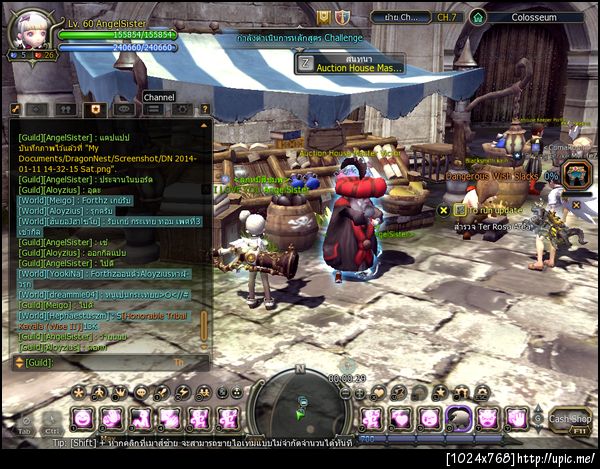Toggle the chat channel selector arrows

point(17,362)
